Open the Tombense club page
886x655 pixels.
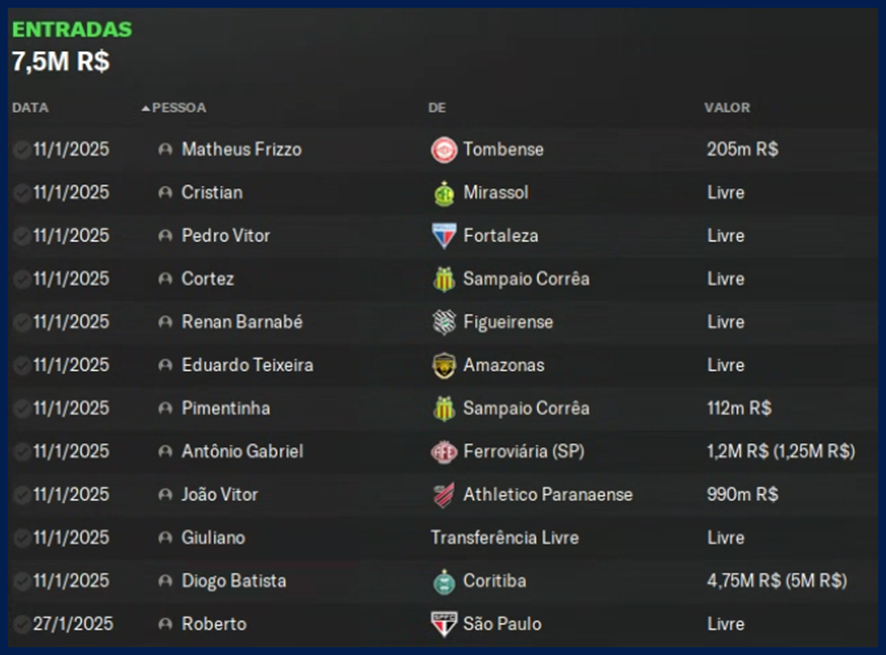click(x=503, y=150)
